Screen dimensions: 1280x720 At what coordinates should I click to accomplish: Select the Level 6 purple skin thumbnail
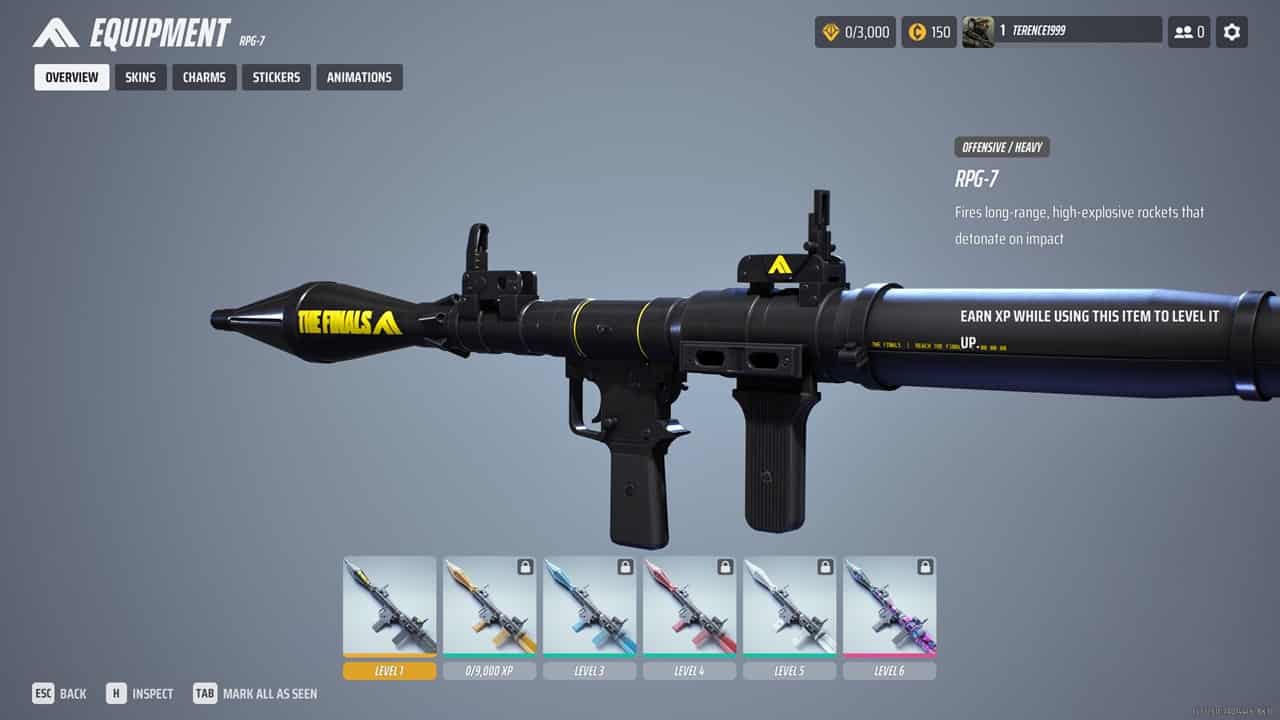(889, 606)
